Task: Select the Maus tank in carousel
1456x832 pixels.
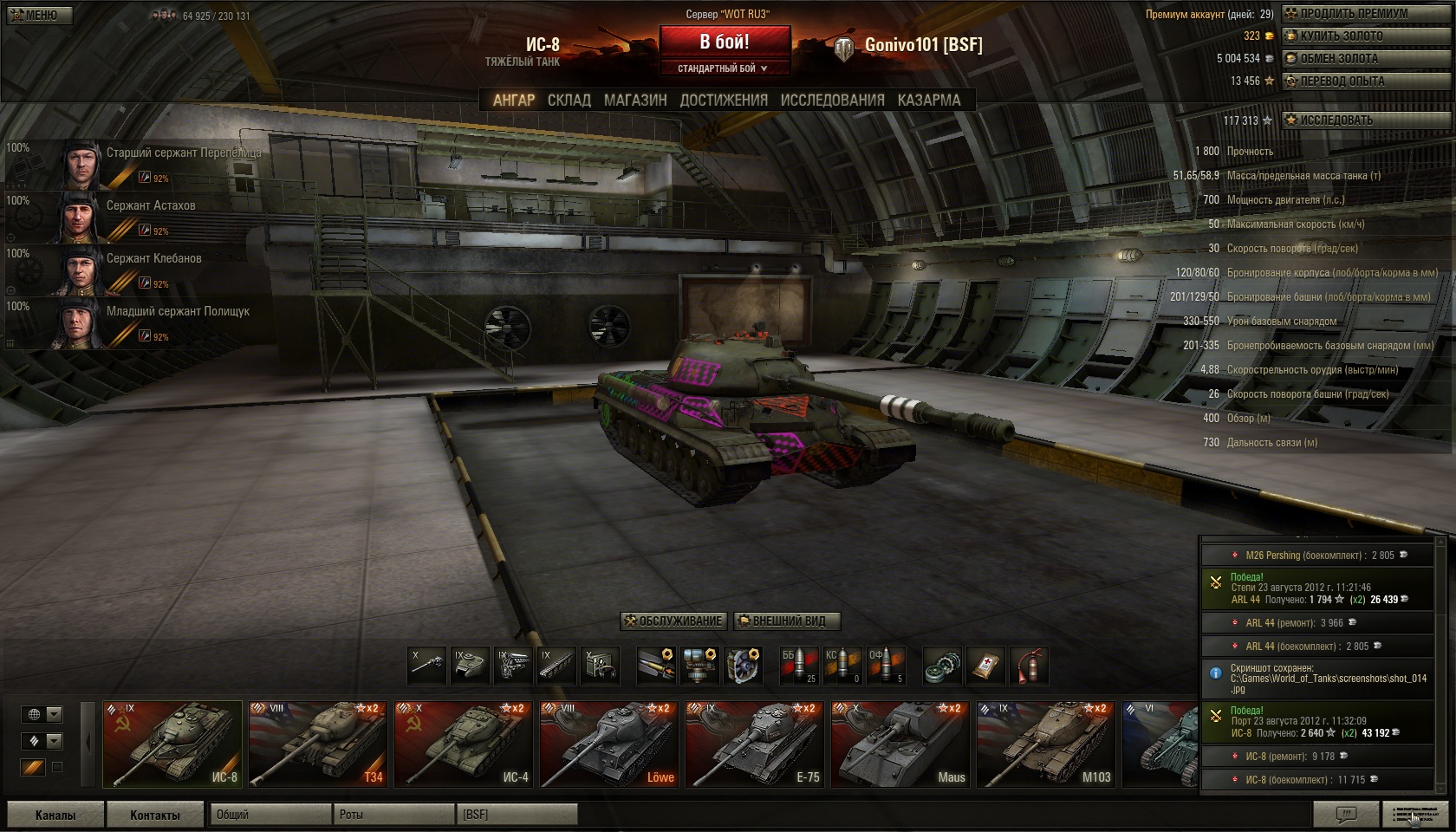Action: click(x=900, y=744)
